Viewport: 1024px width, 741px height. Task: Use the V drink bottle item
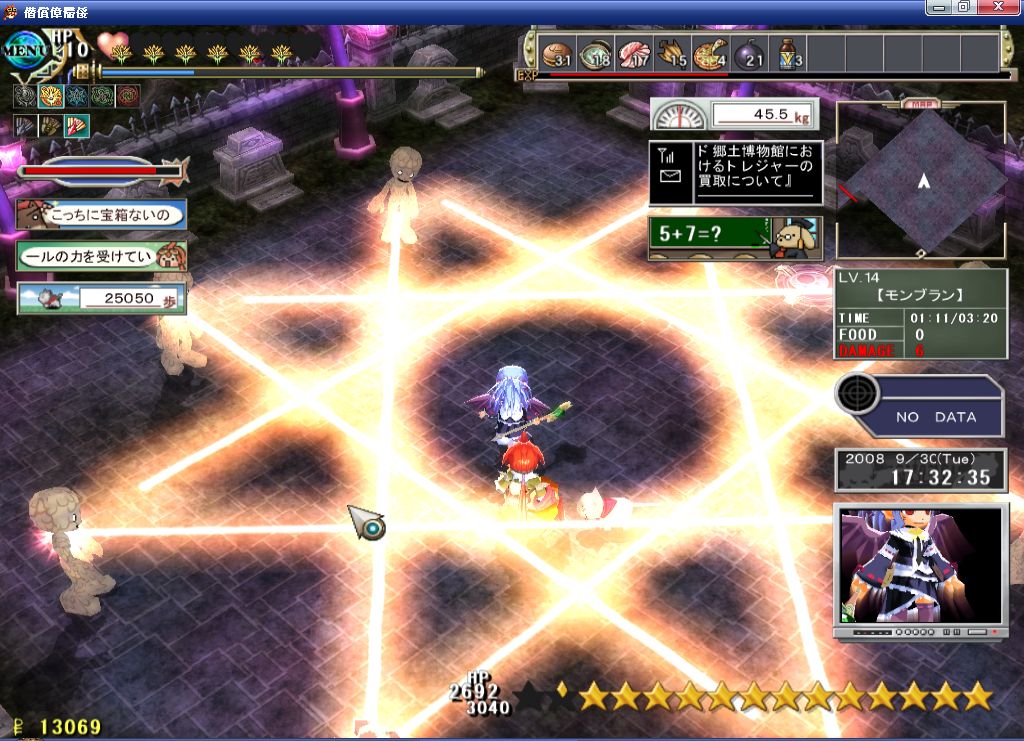(789, 53)
